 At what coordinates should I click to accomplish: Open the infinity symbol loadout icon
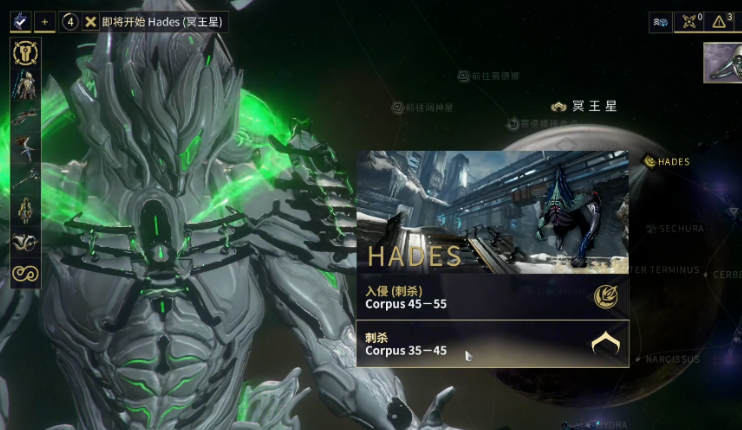[24, 273]
